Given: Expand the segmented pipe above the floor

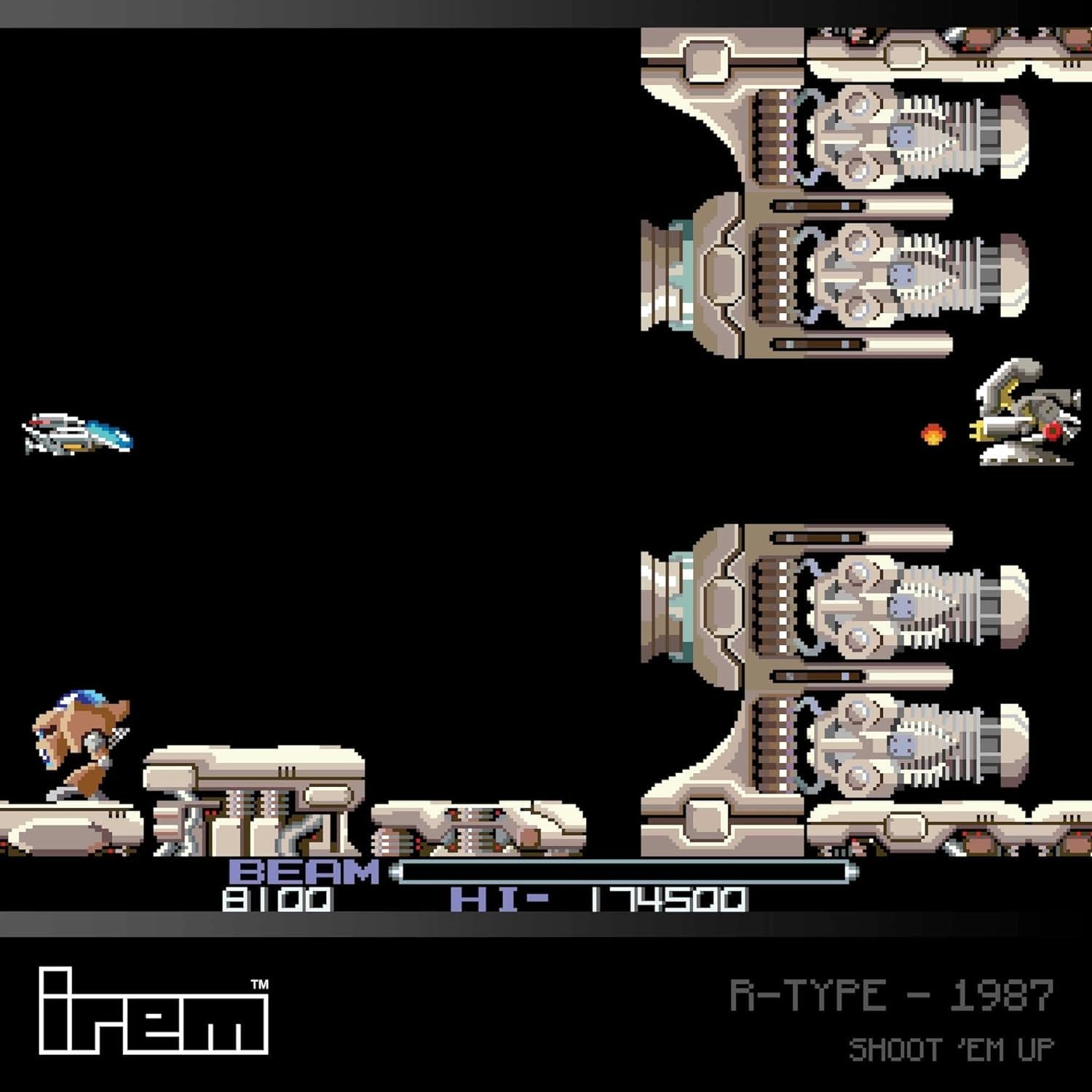Looking at the screenshot, I should (x=473, y=830).
